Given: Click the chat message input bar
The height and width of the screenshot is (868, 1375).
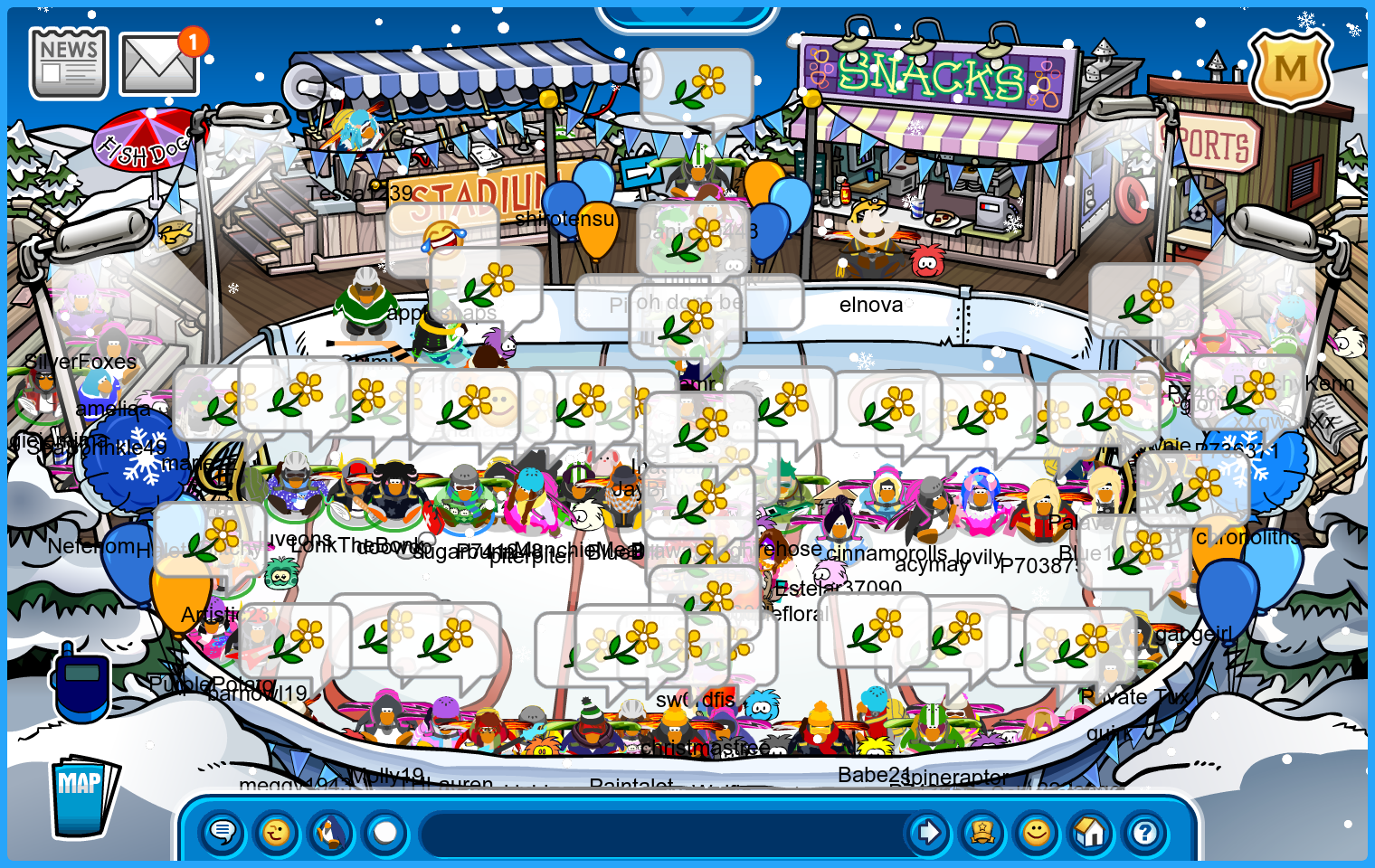Looking at the screenshot, I should tap(660, 832).
